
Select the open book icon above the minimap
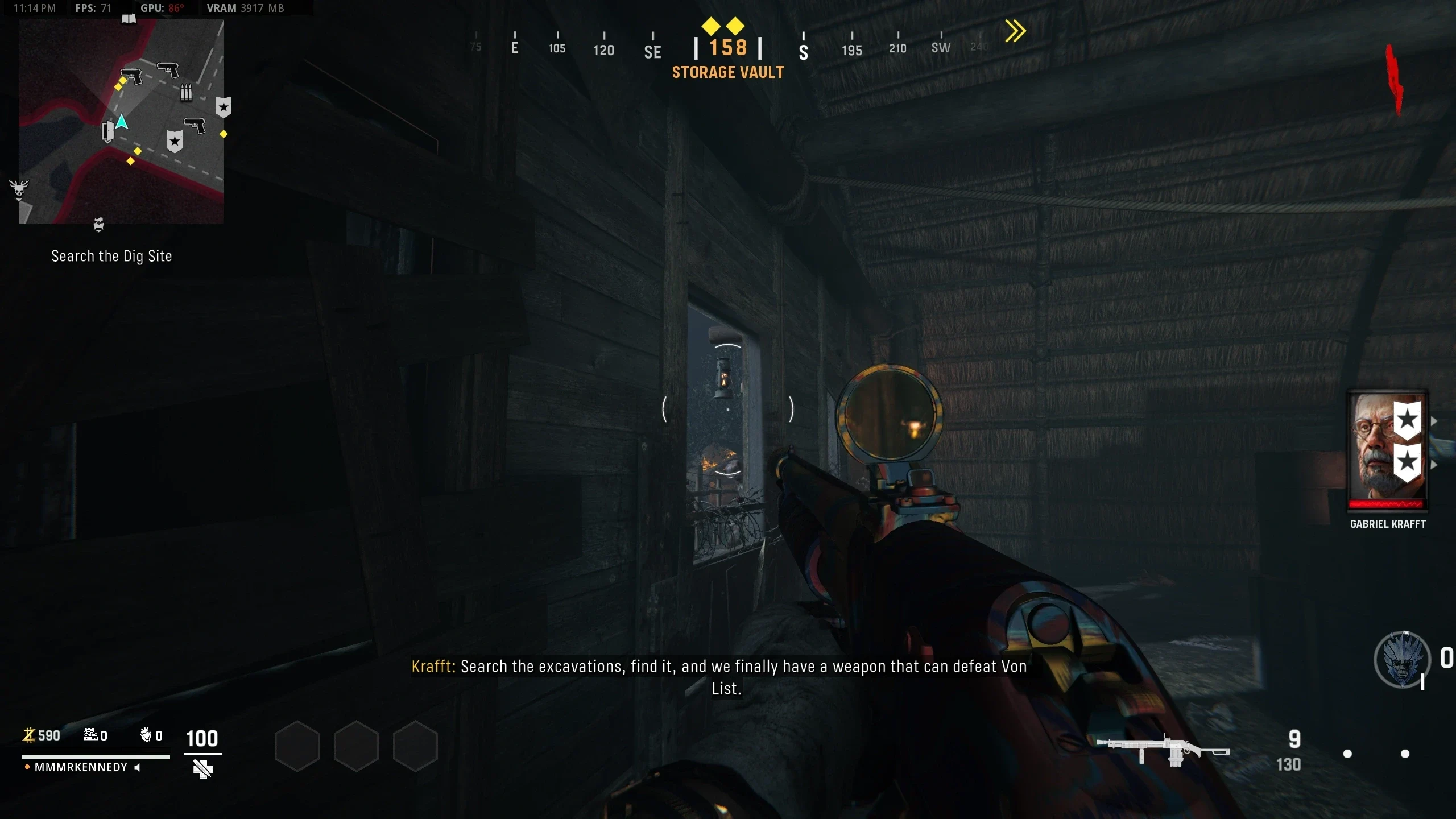click(129, 19)
